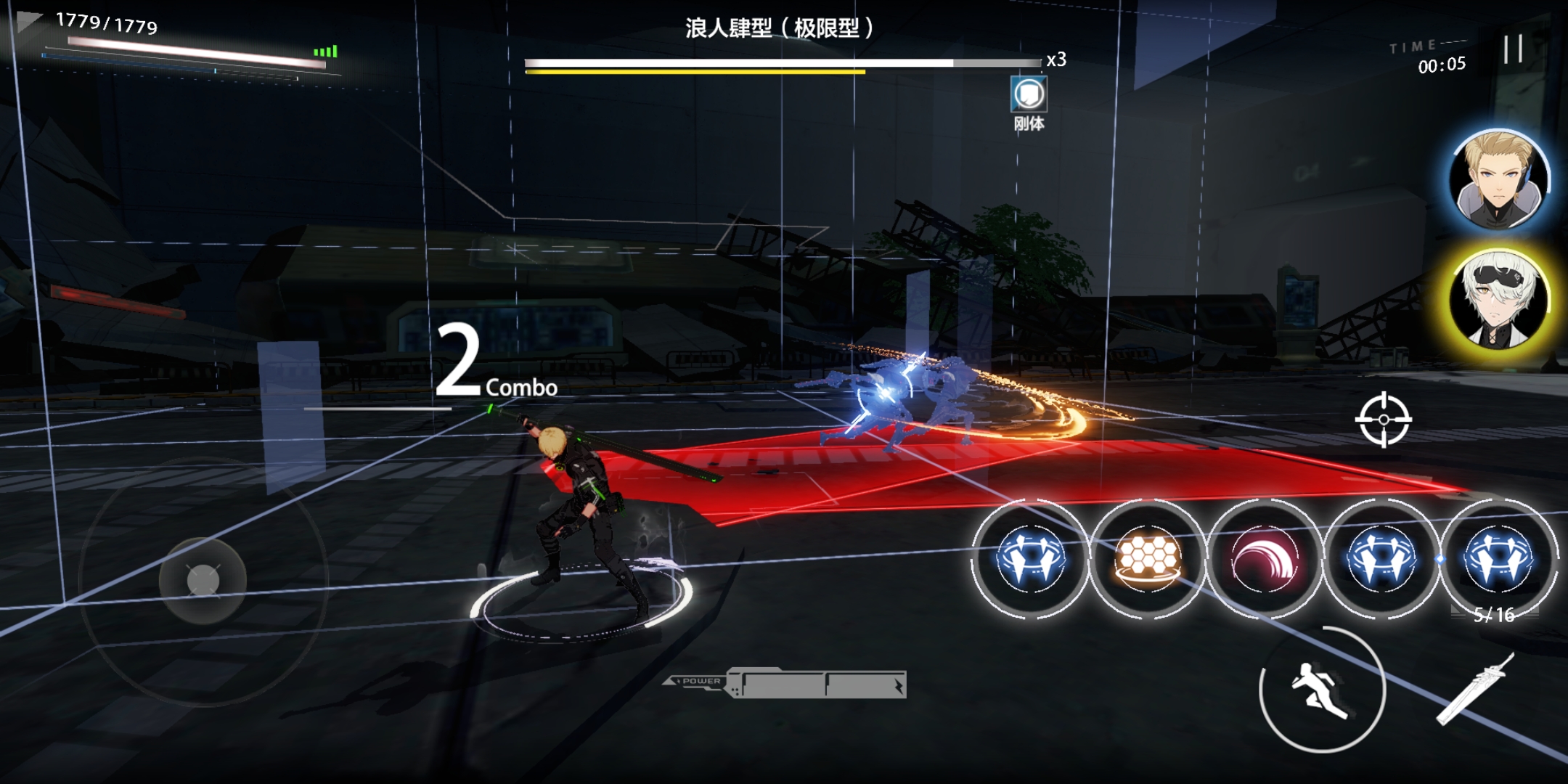This screenshot has width=1568, height=784.
Task: Show the boss's 刚体 buff icon
Action: pyautogui.click(x=1029, y=94)
